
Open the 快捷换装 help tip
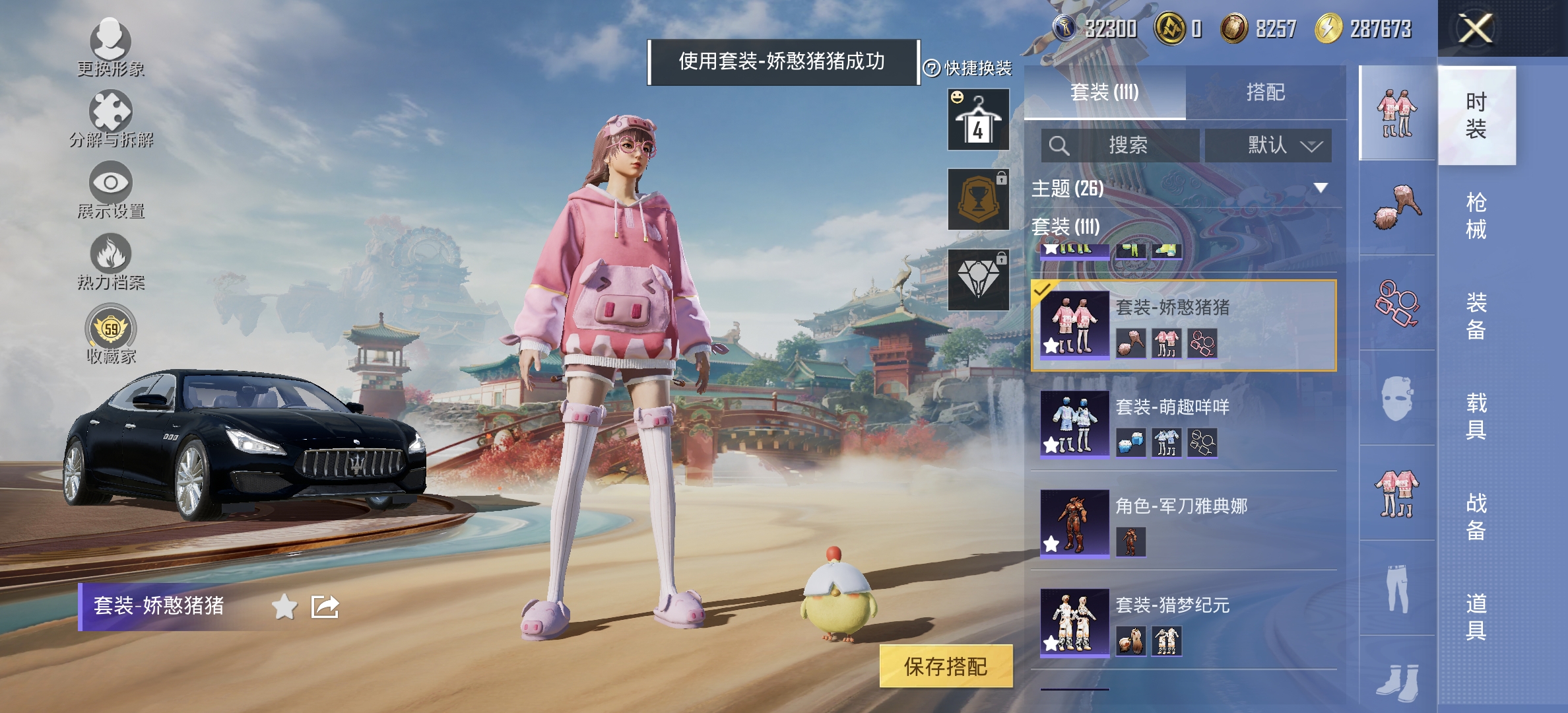click(932, 68)
